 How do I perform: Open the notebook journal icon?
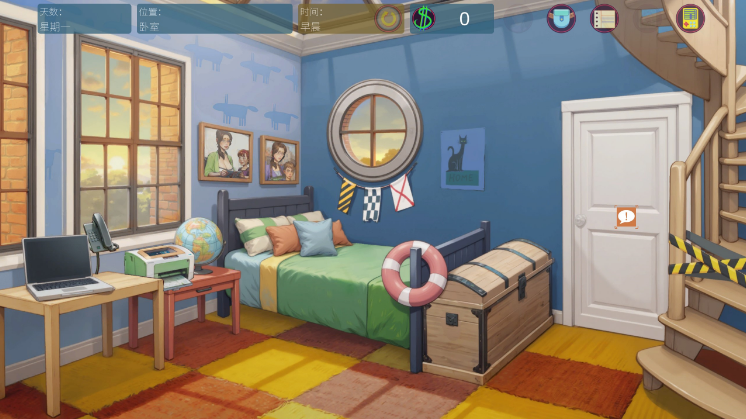(x=604, y=18)
